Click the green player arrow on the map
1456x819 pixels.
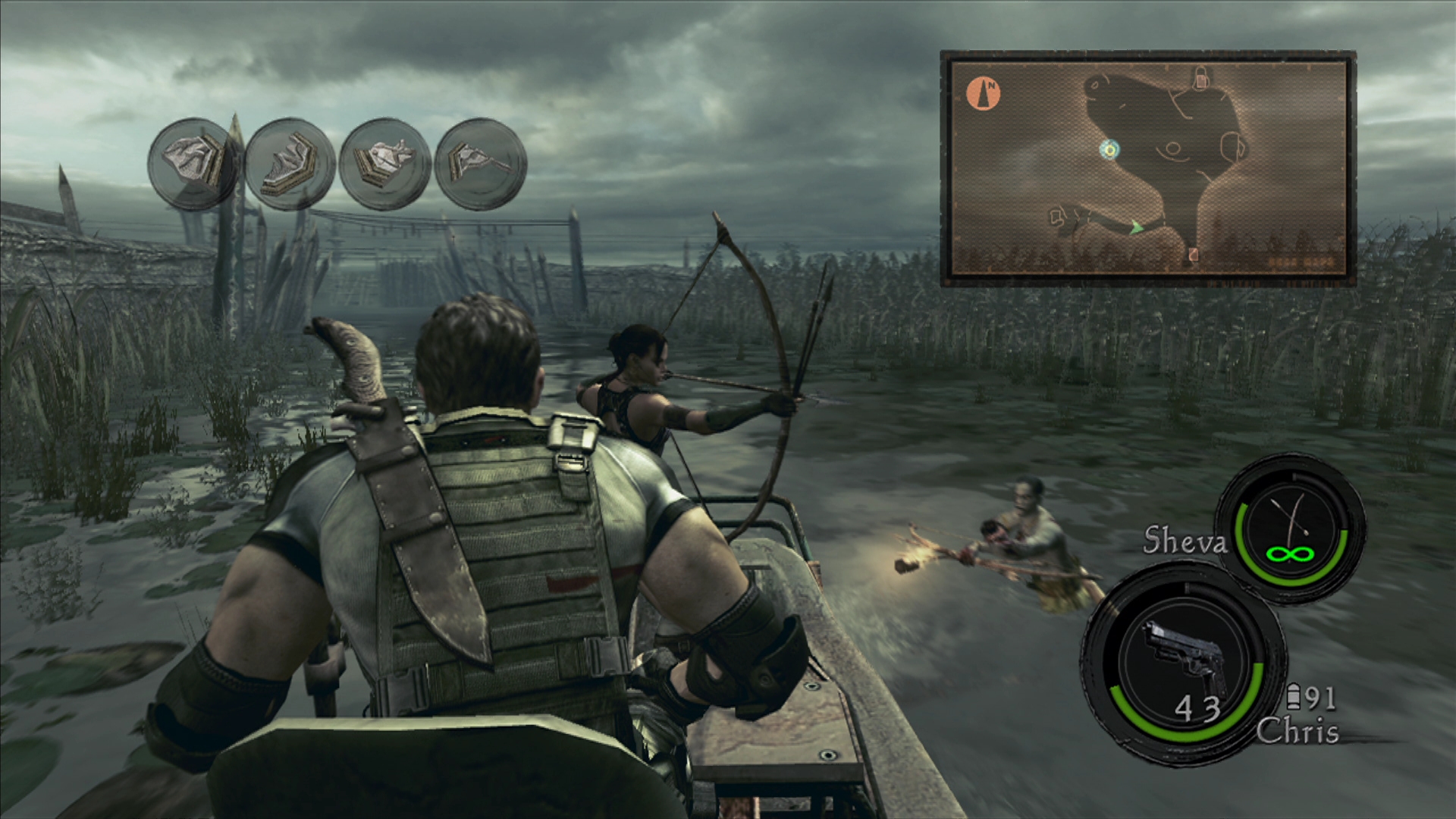1136,227
